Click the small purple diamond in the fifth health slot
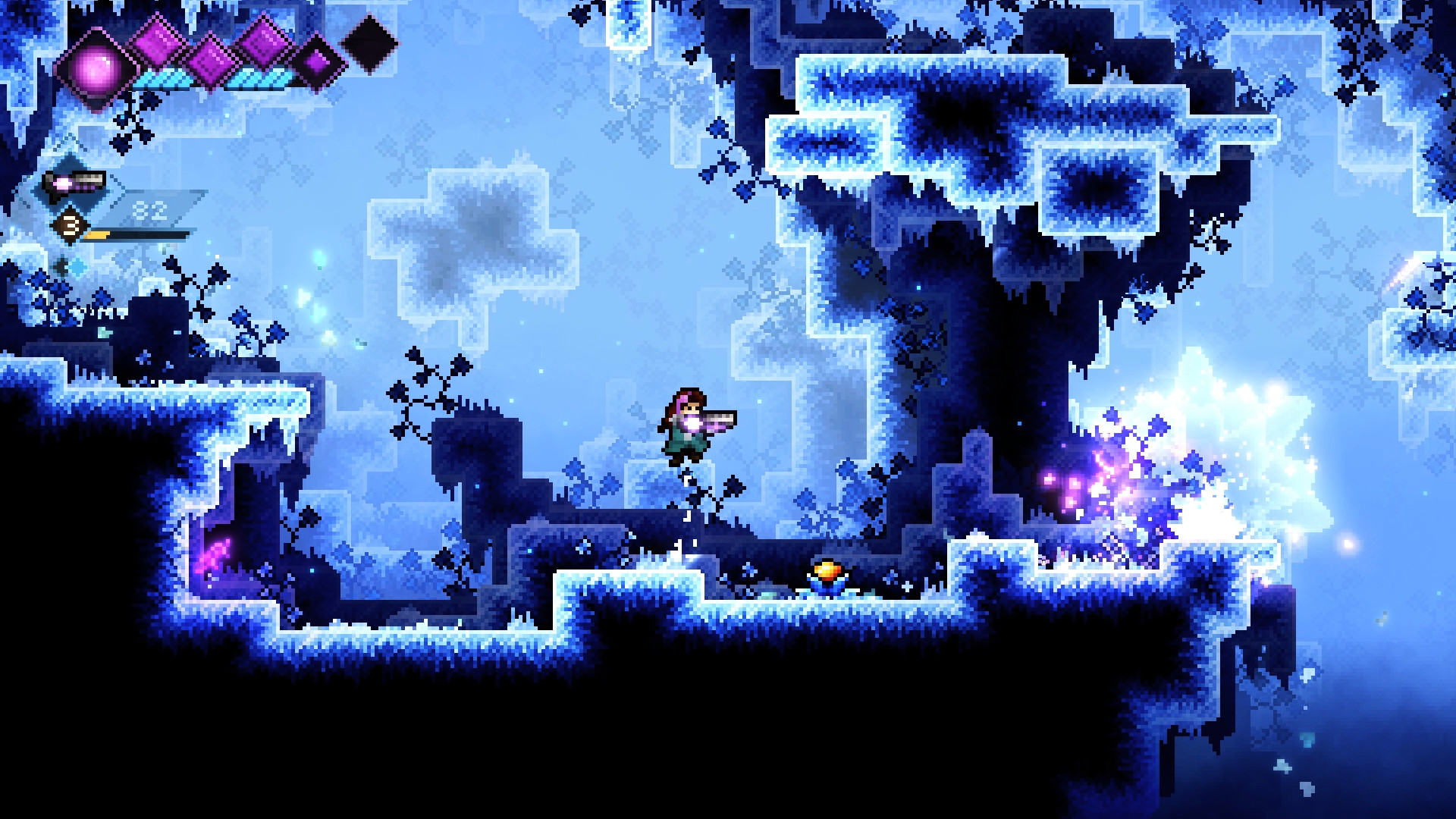This screenshot has height=819, width=1456. coord(315,64)
